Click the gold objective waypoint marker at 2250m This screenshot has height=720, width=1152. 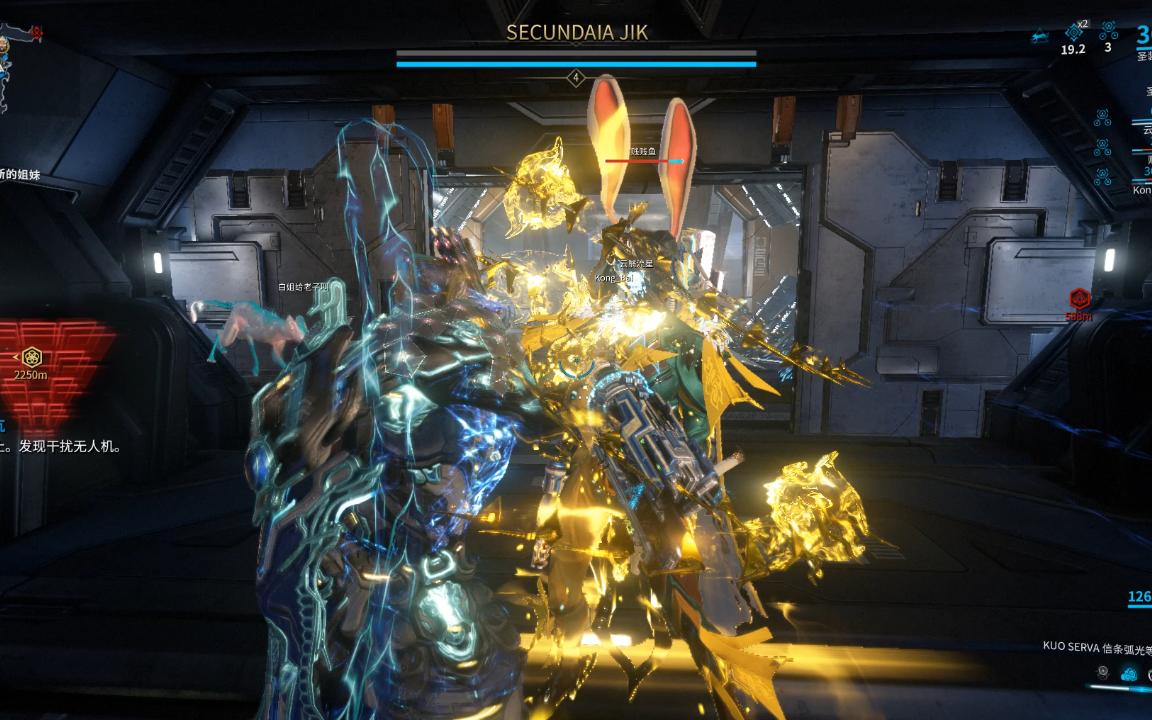(32, 356)
